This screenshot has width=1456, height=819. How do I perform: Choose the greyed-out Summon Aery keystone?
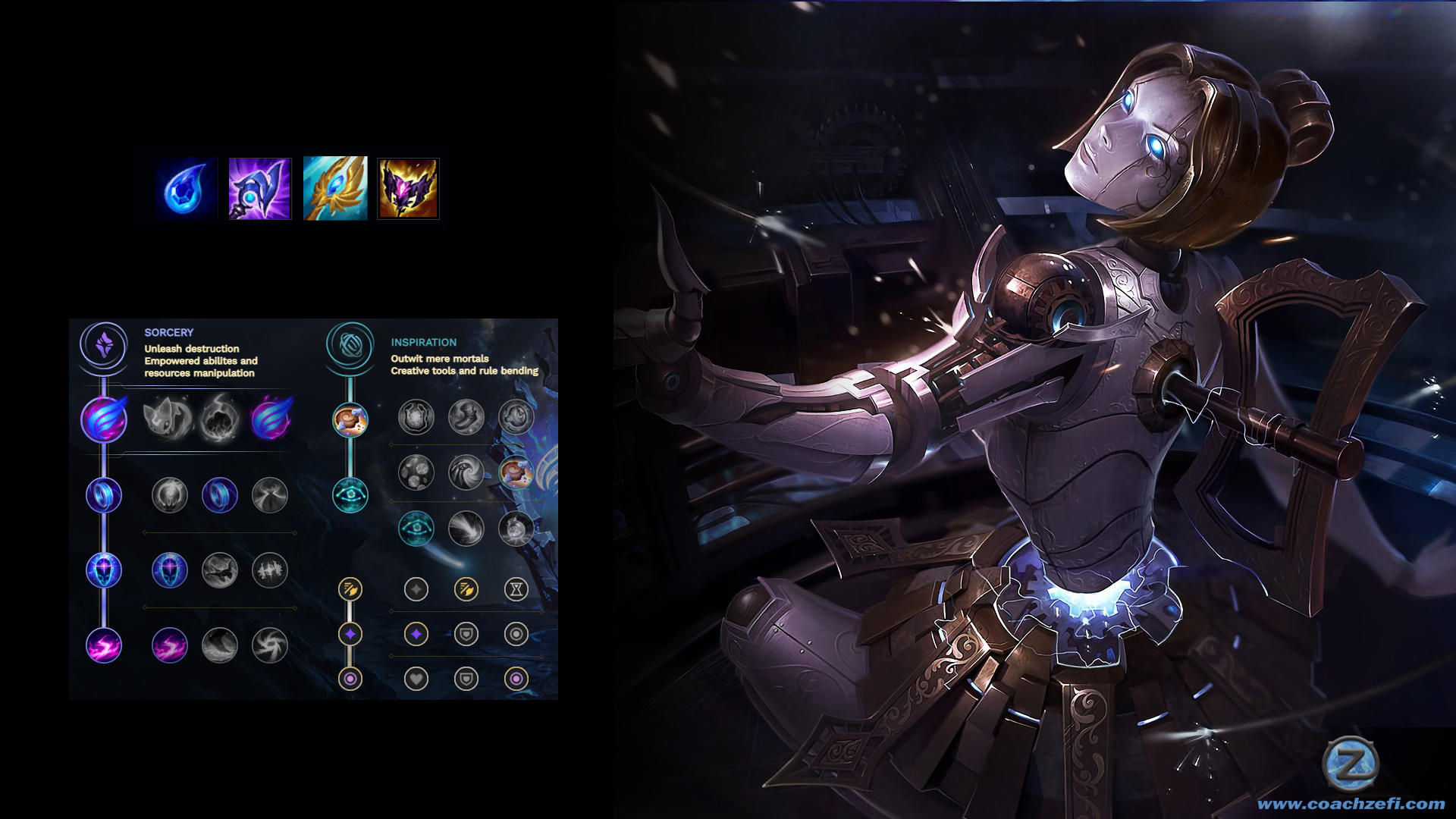(169, 418)
